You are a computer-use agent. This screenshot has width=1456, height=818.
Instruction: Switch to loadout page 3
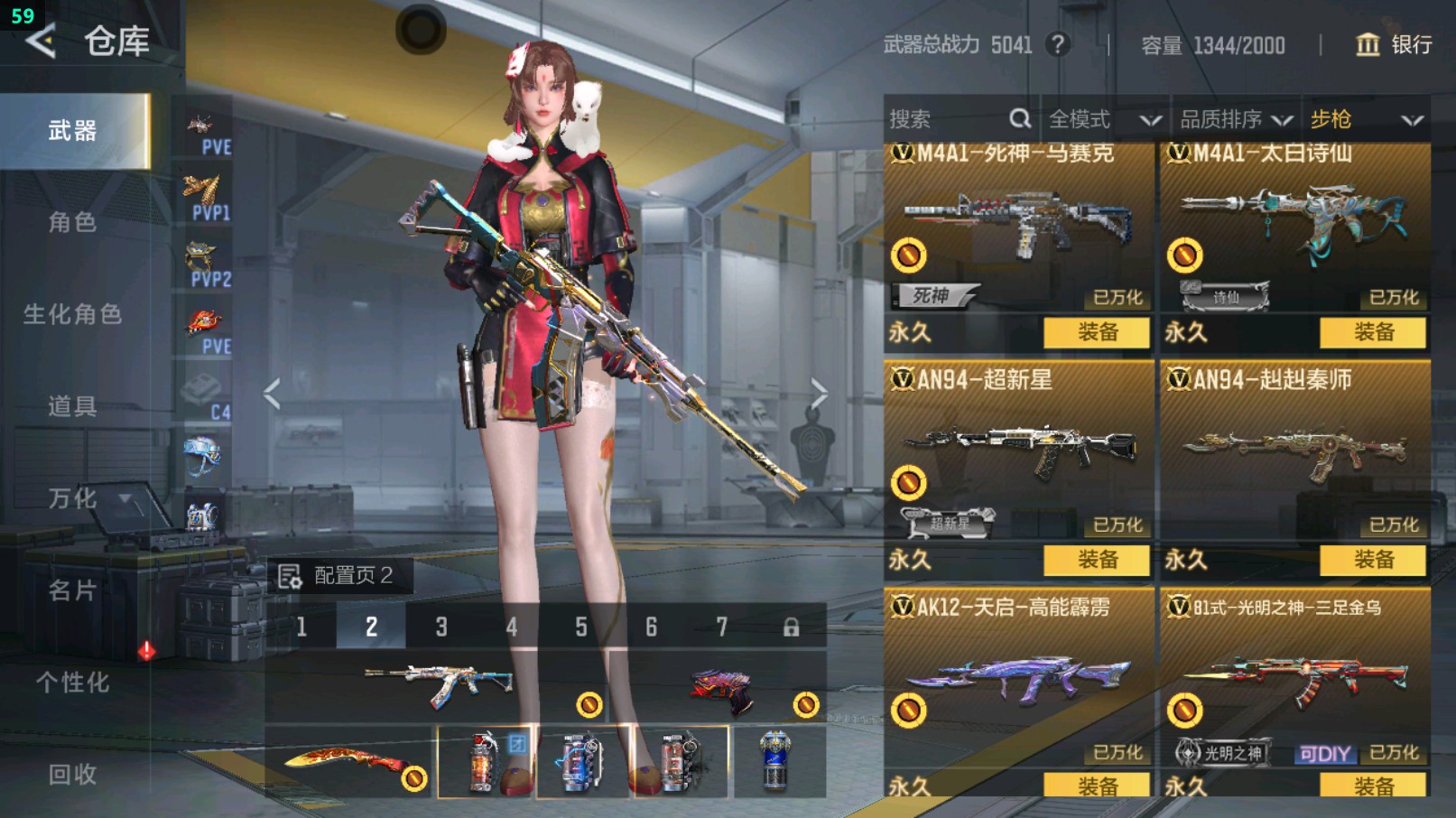(441, 627)
